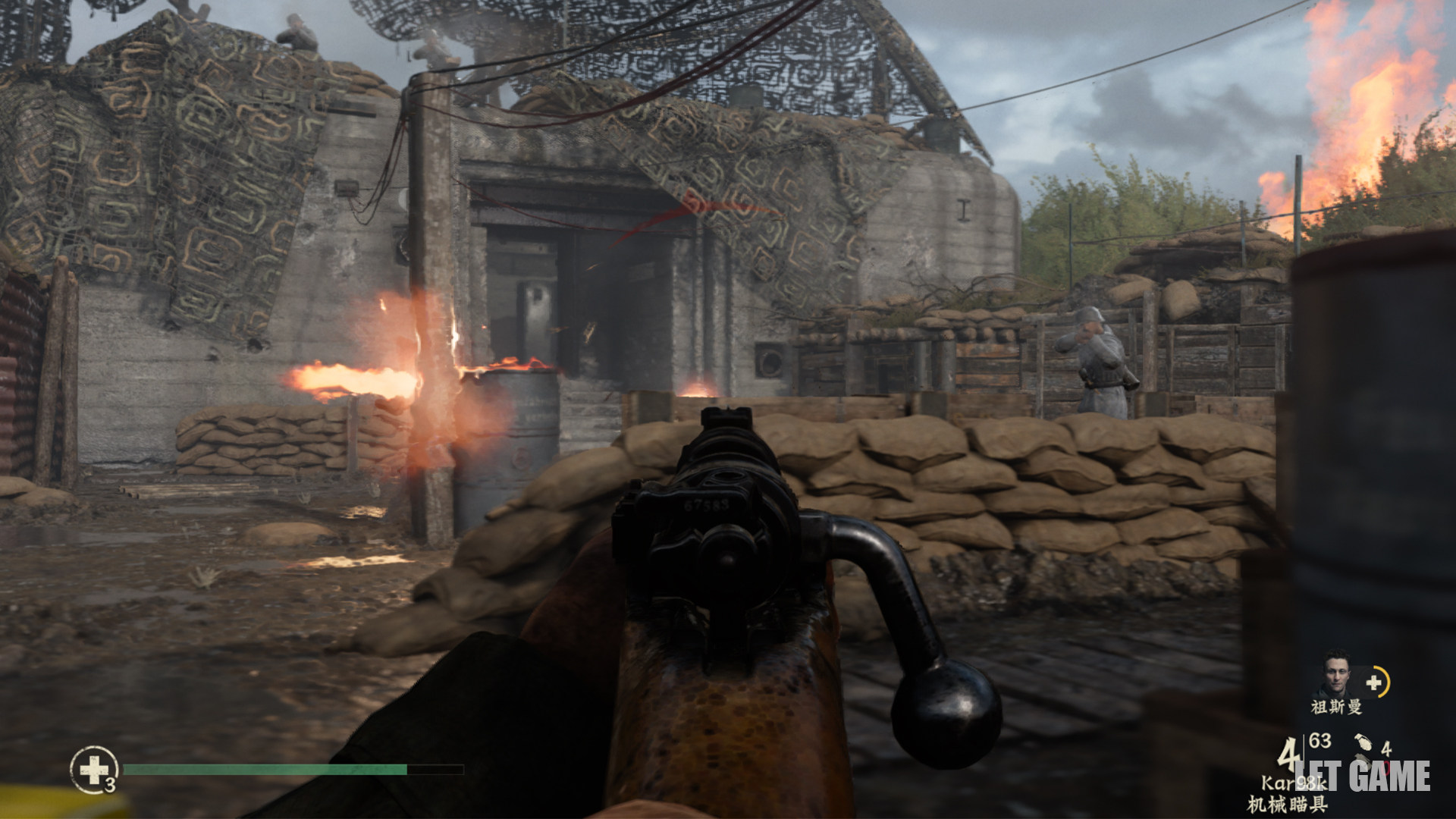Use the first aid kit icon

(x=94, y=770)
